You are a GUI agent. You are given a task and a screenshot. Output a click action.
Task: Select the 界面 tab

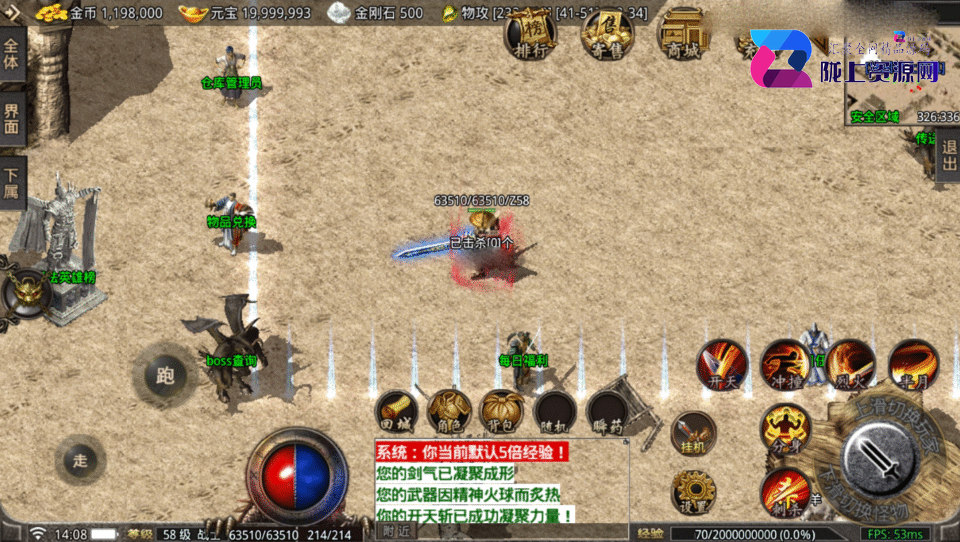pyautogui.click(x=11, y=119)
